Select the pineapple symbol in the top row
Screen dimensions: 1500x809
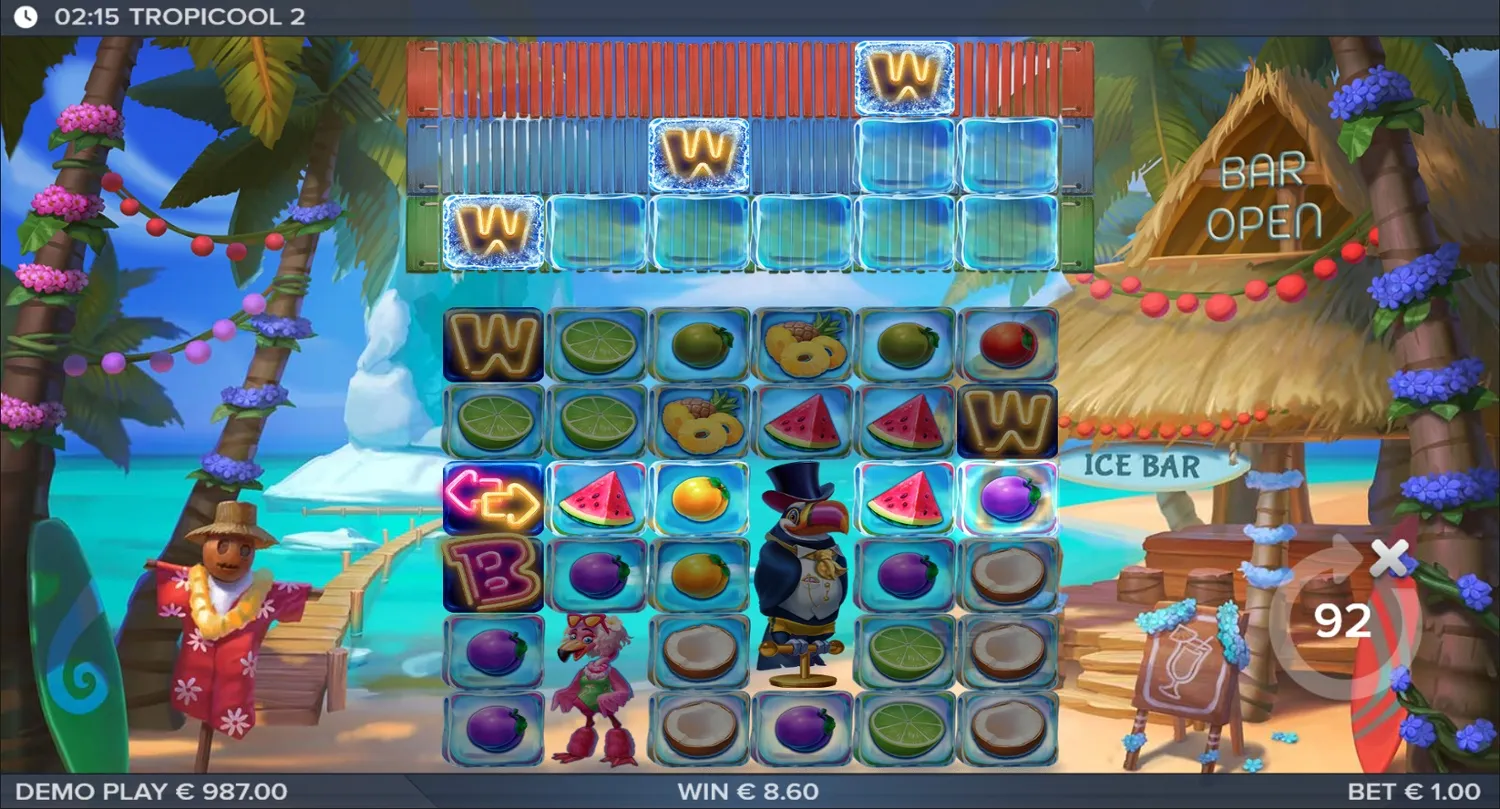click(x=803, y=345)
